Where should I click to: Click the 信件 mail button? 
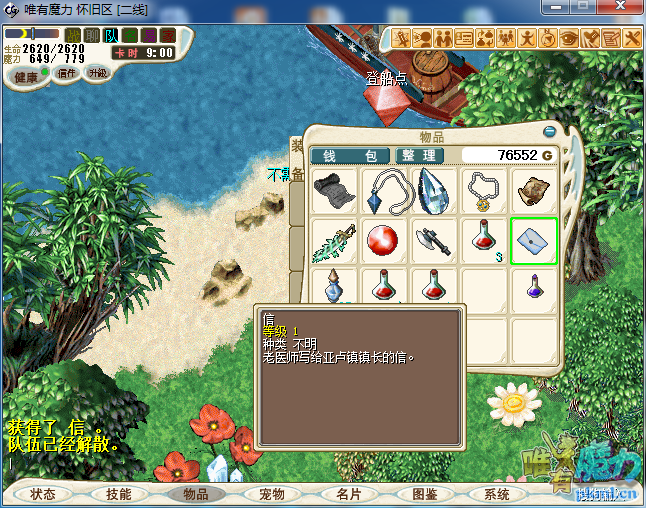67,74
